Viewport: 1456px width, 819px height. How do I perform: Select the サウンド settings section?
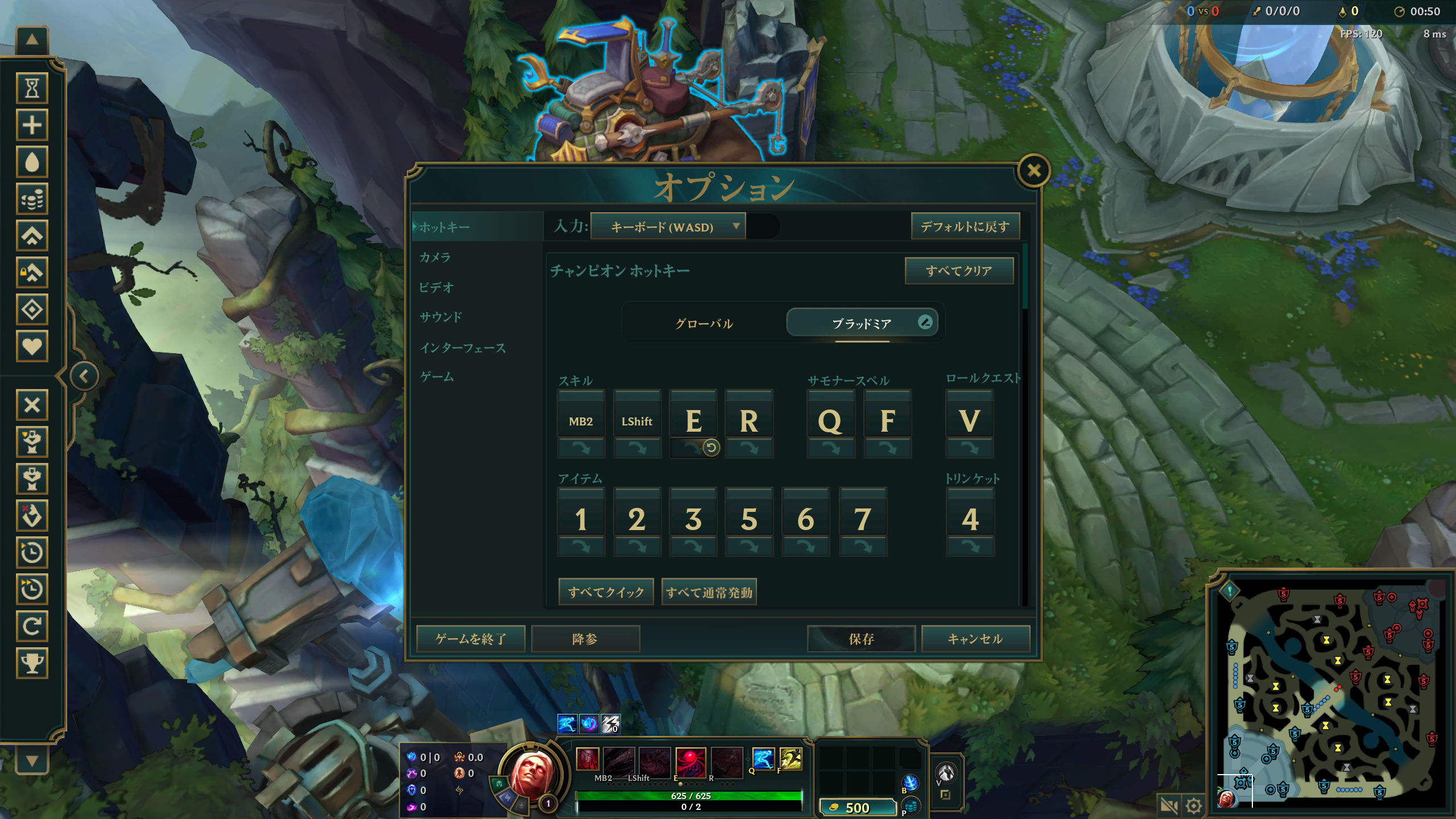tap(441, 317)
